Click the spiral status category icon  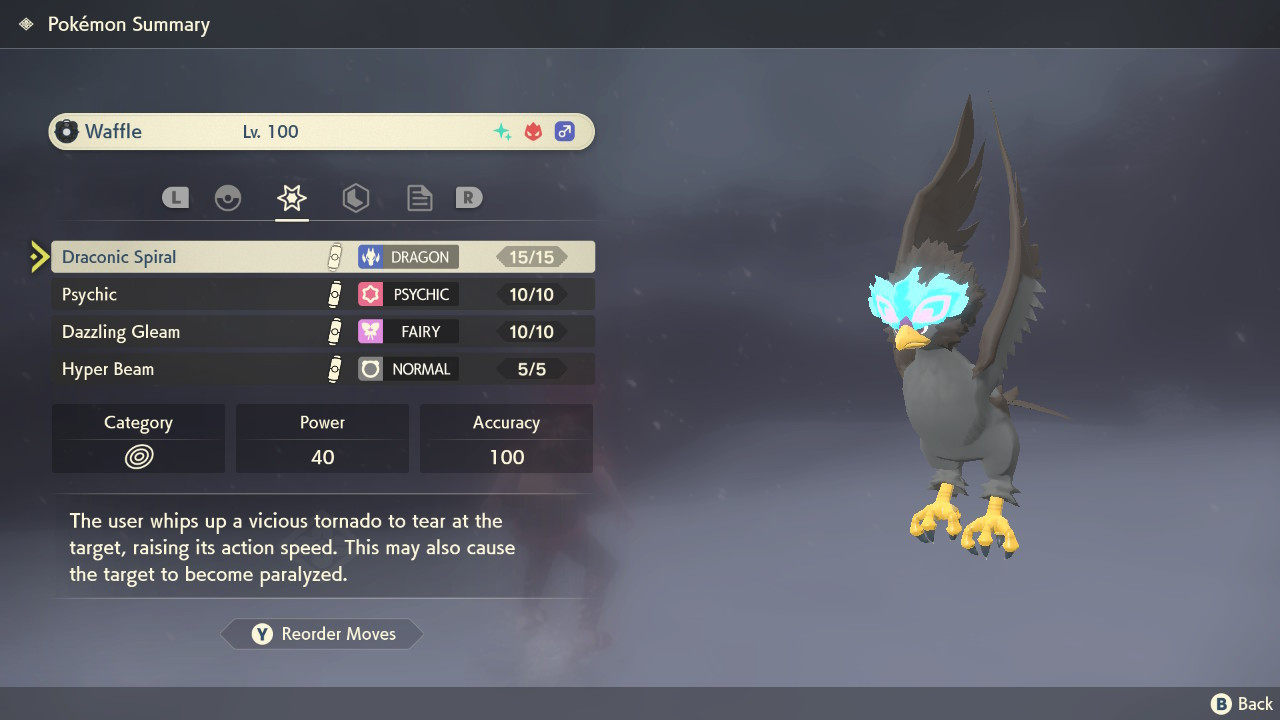point(137,457)
